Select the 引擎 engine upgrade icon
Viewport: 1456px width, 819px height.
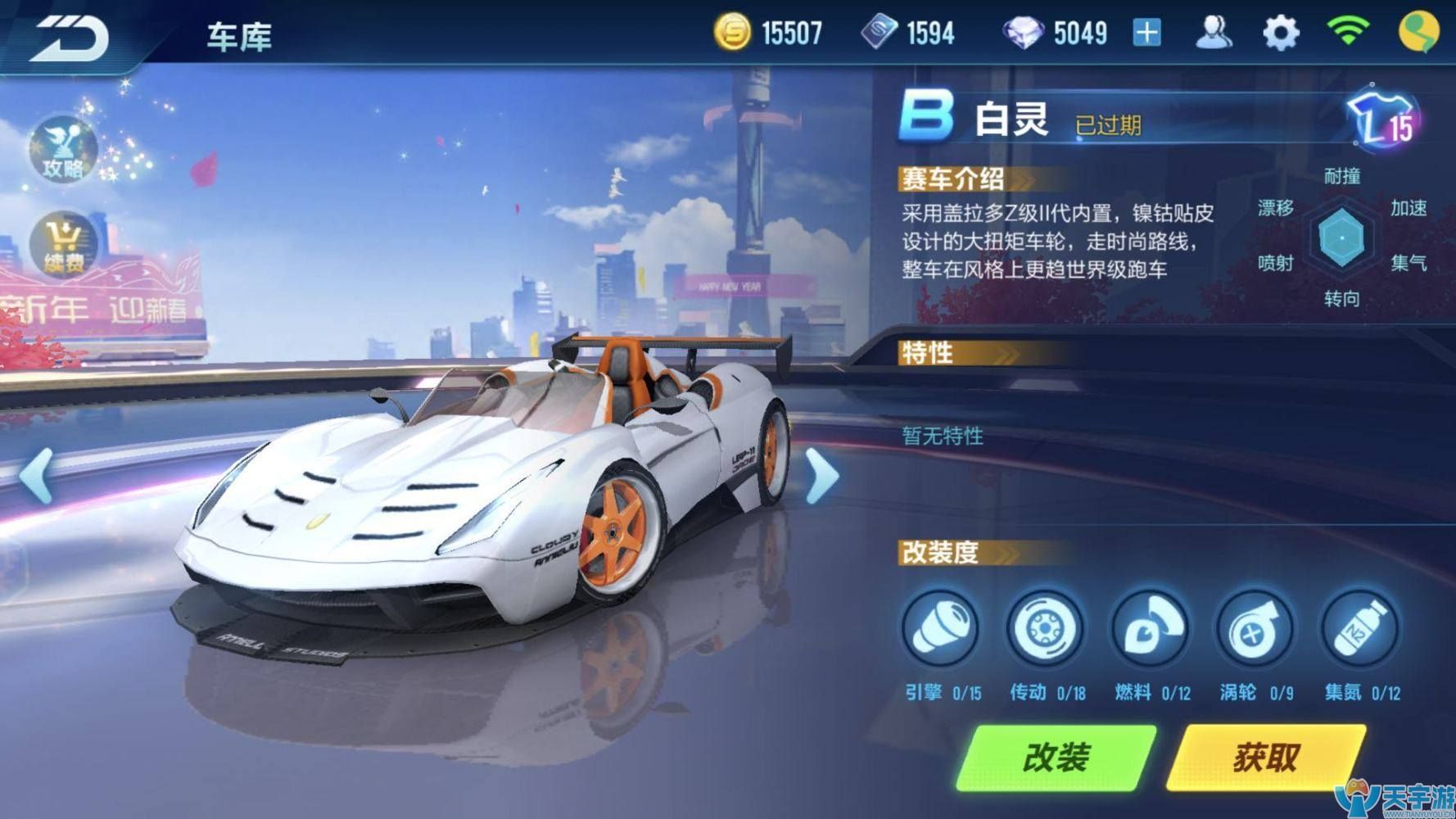click(941, 630)
